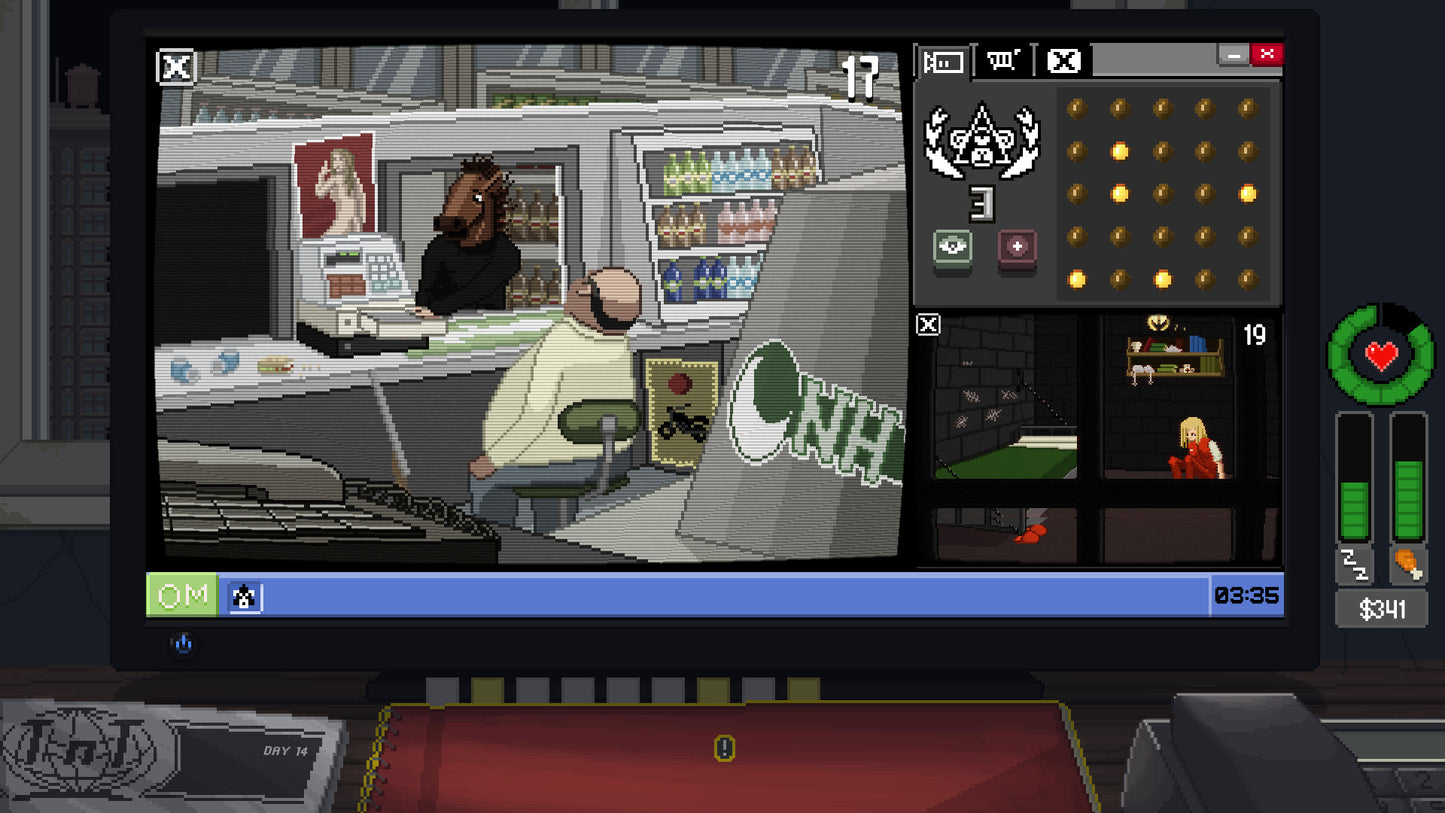Click the power icon below the taskbar
The height and width of the screenshot is (813, 1445).
pos(183,643)
